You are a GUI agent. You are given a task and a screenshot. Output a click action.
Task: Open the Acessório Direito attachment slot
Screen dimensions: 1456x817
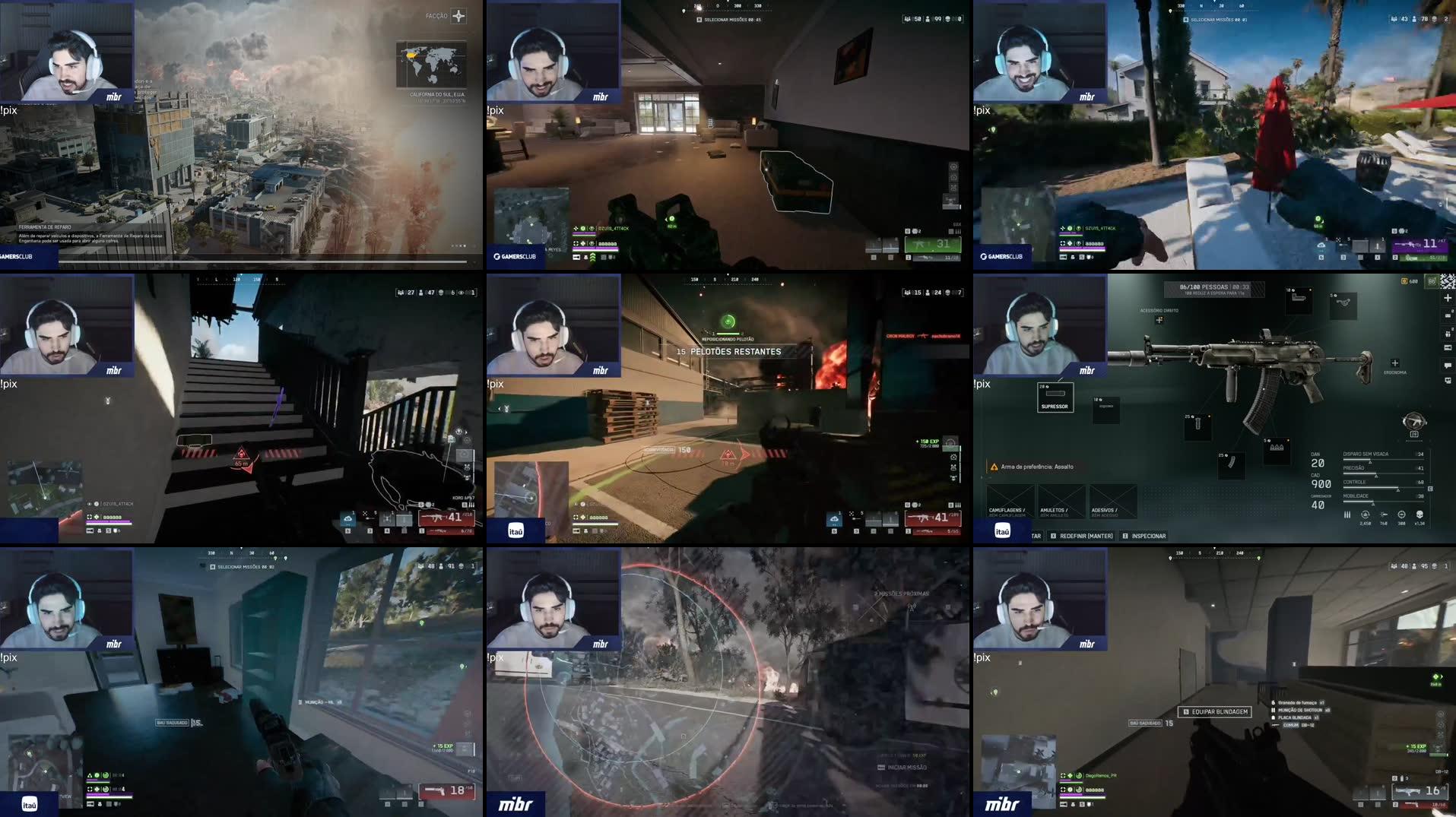pos(1160,319)
